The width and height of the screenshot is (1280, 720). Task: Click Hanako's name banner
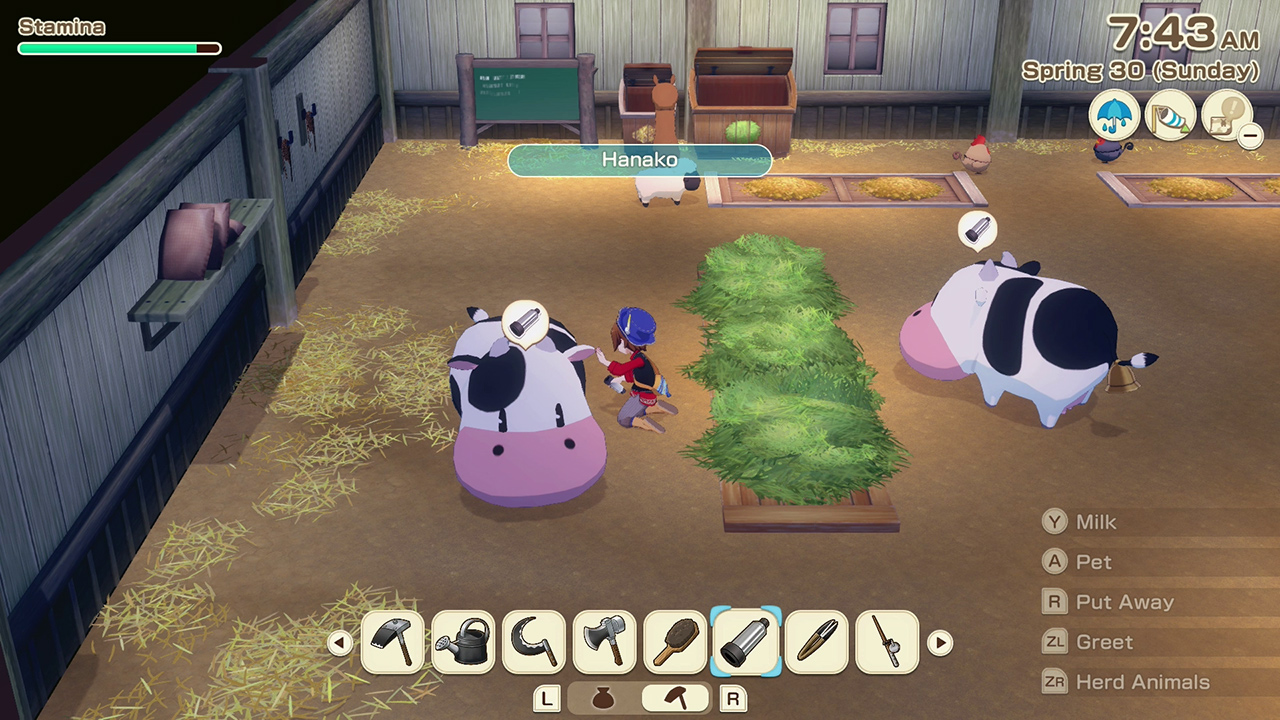click(x=641, y=160)
